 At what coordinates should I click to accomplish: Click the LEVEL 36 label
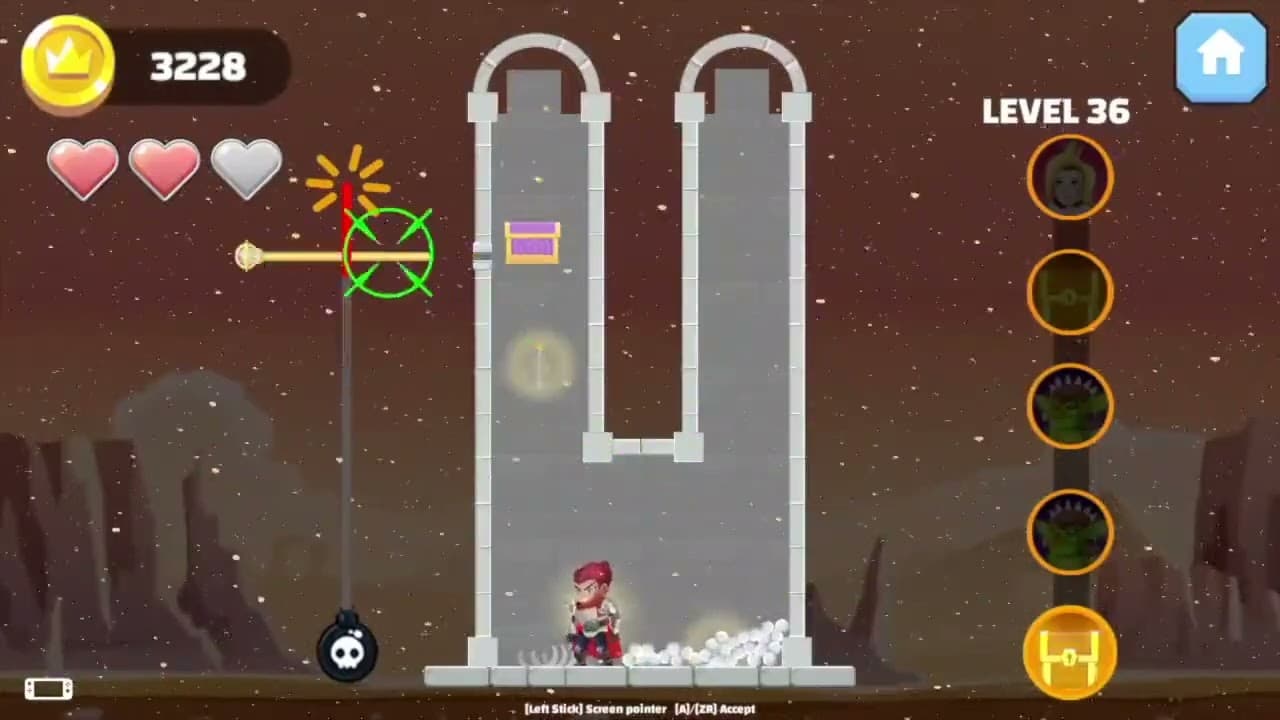click(x=1056, y=112)
